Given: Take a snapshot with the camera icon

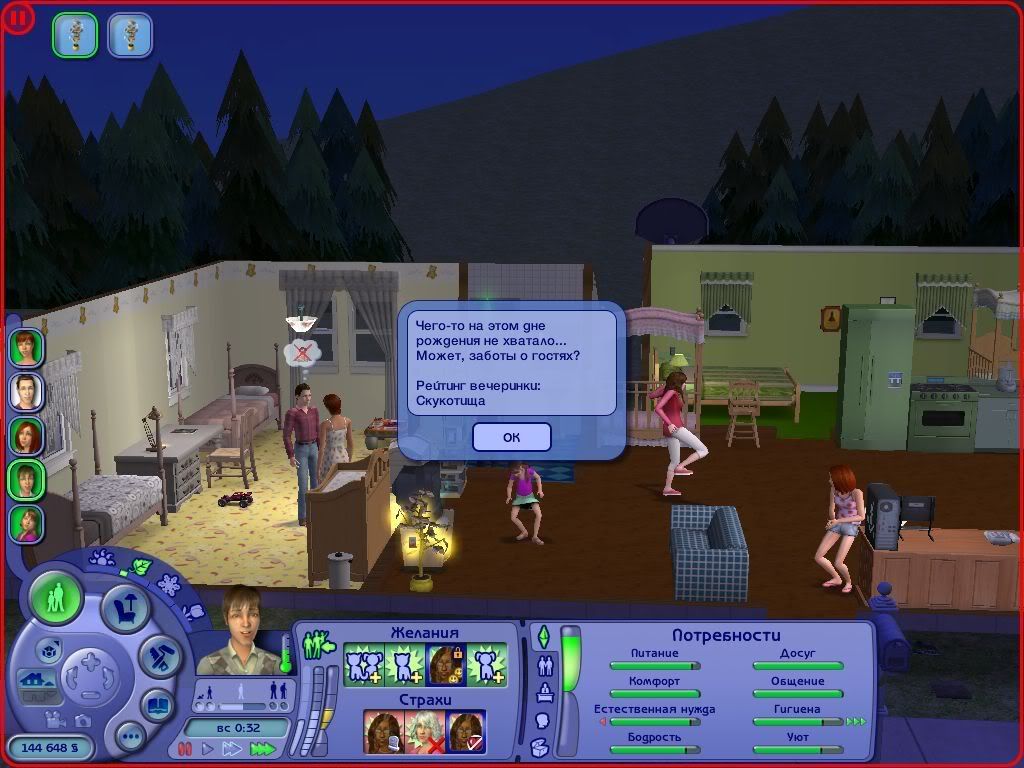Looking at the screenshot, I should (82, 721).
